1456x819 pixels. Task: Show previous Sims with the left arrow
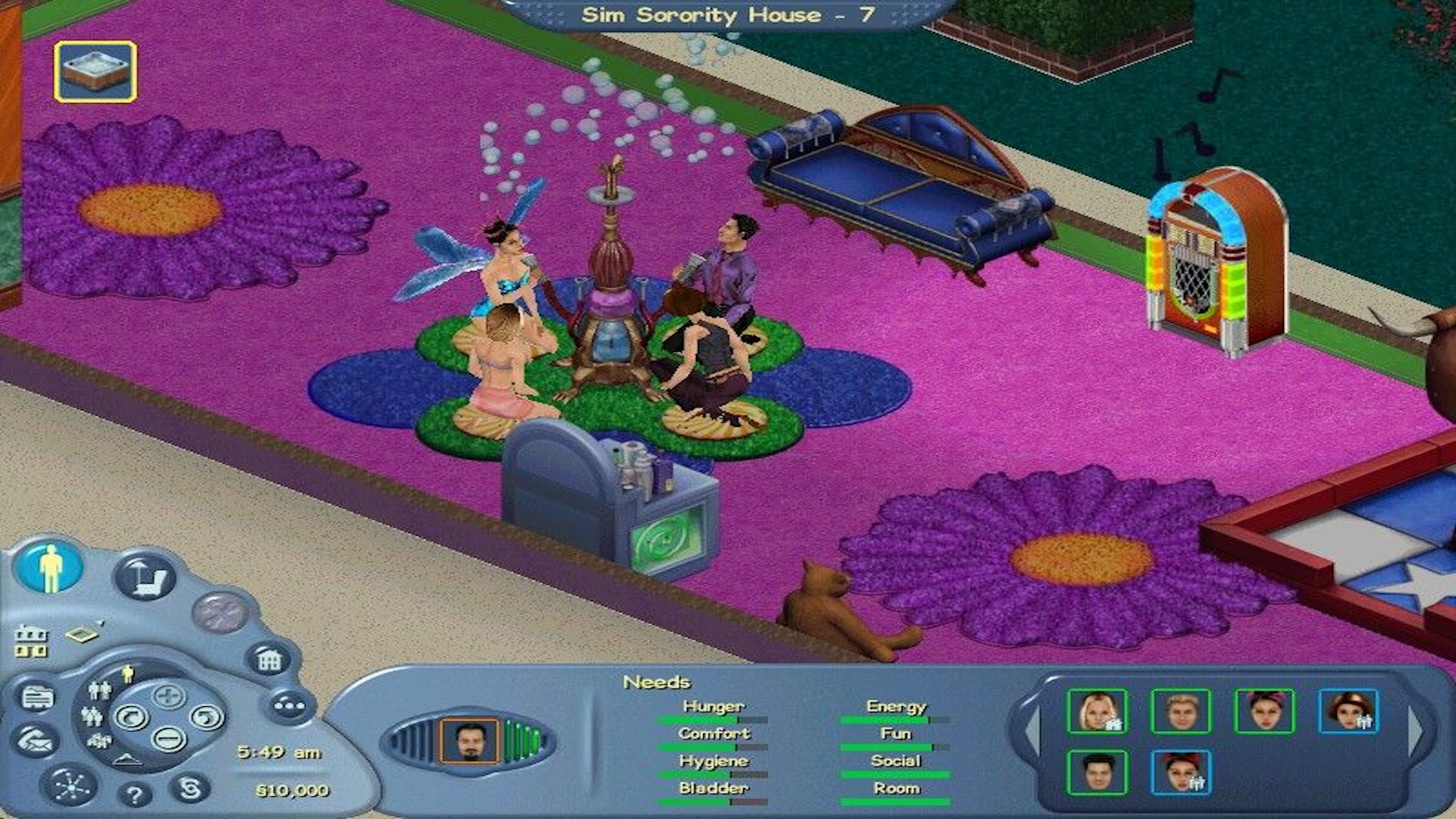coord(1032,730)
